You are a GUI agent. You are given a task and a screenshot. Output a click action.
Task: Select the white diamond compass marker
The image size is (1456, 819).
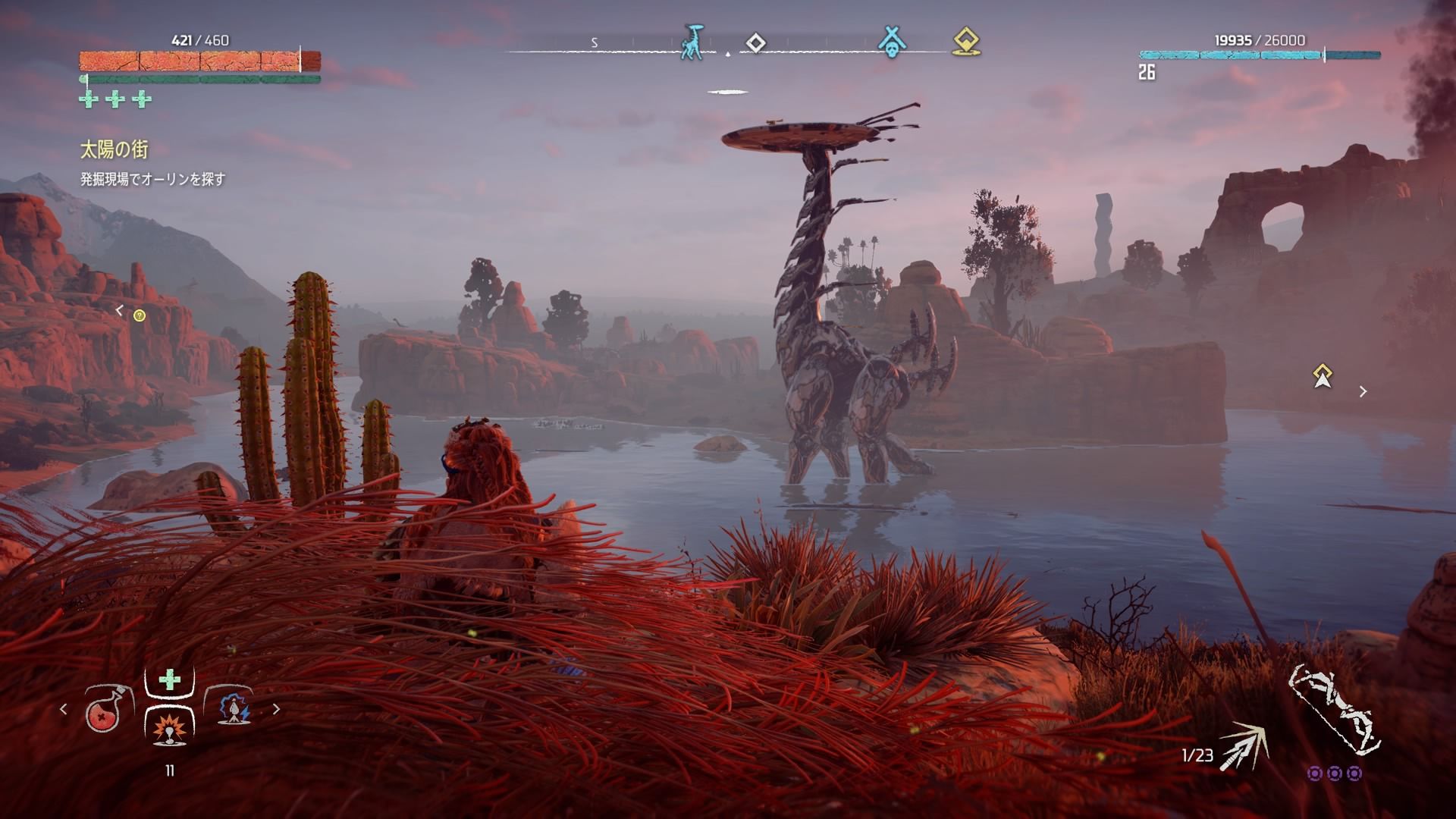[x=755, y=42]
